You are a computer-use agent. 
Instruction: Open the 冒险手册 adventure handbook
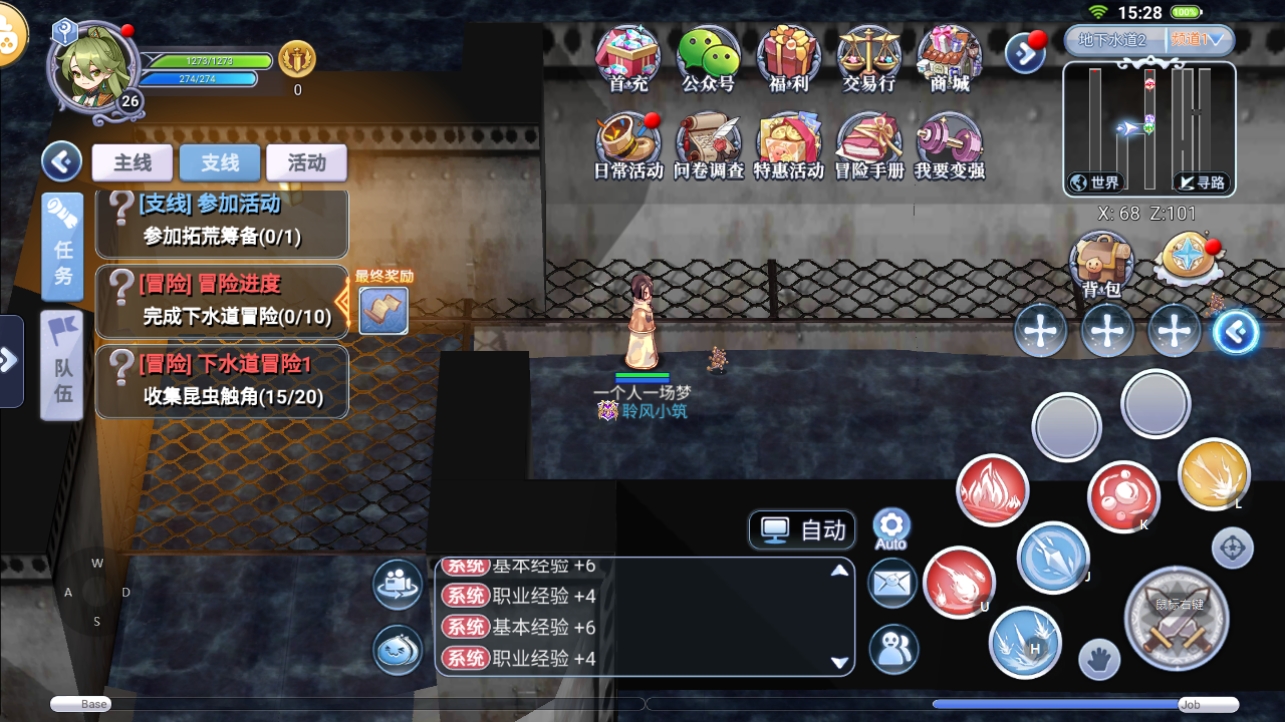868,145
